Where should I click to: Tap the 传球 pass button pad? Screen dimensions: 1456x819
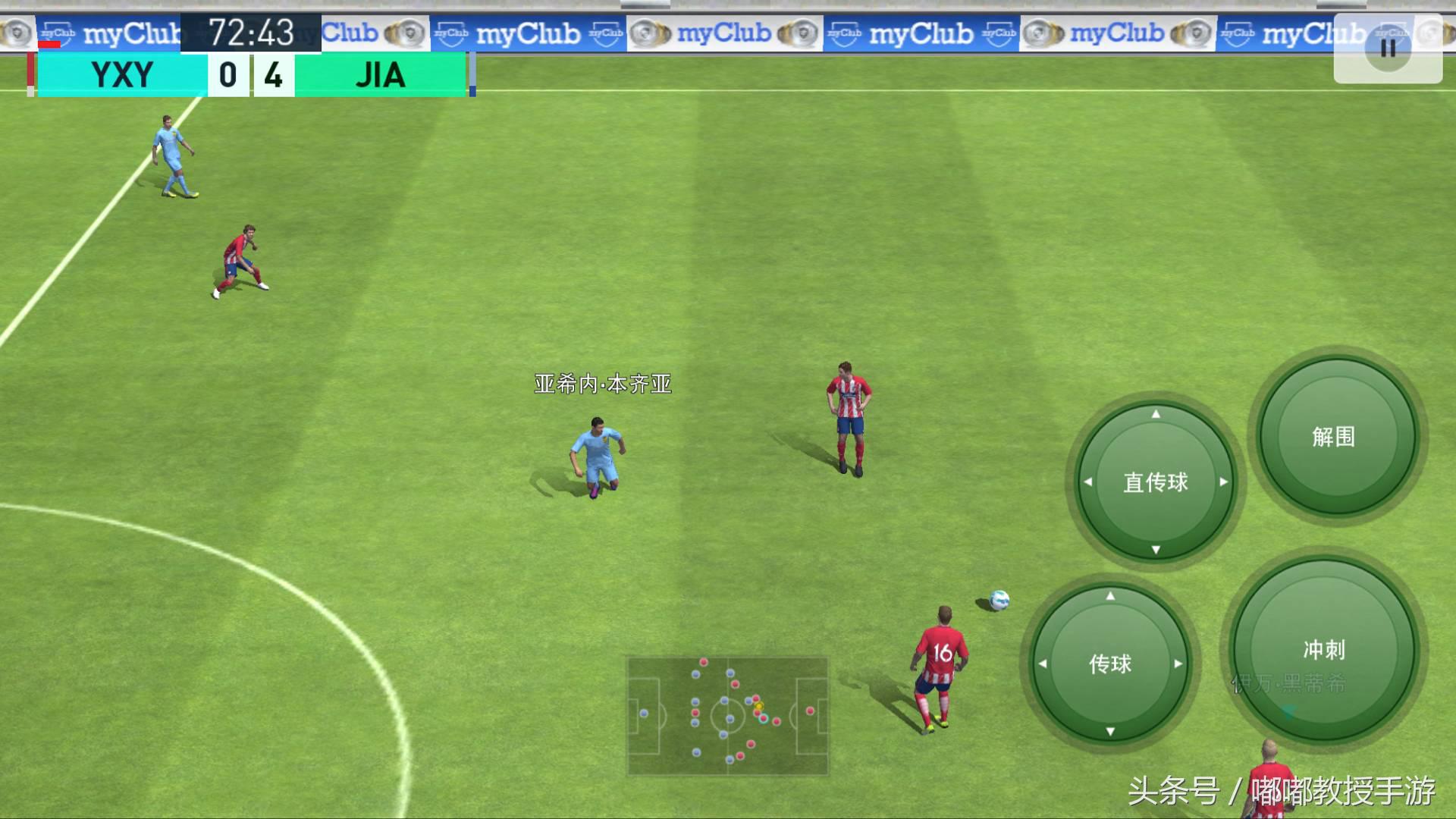(1109, 664)
